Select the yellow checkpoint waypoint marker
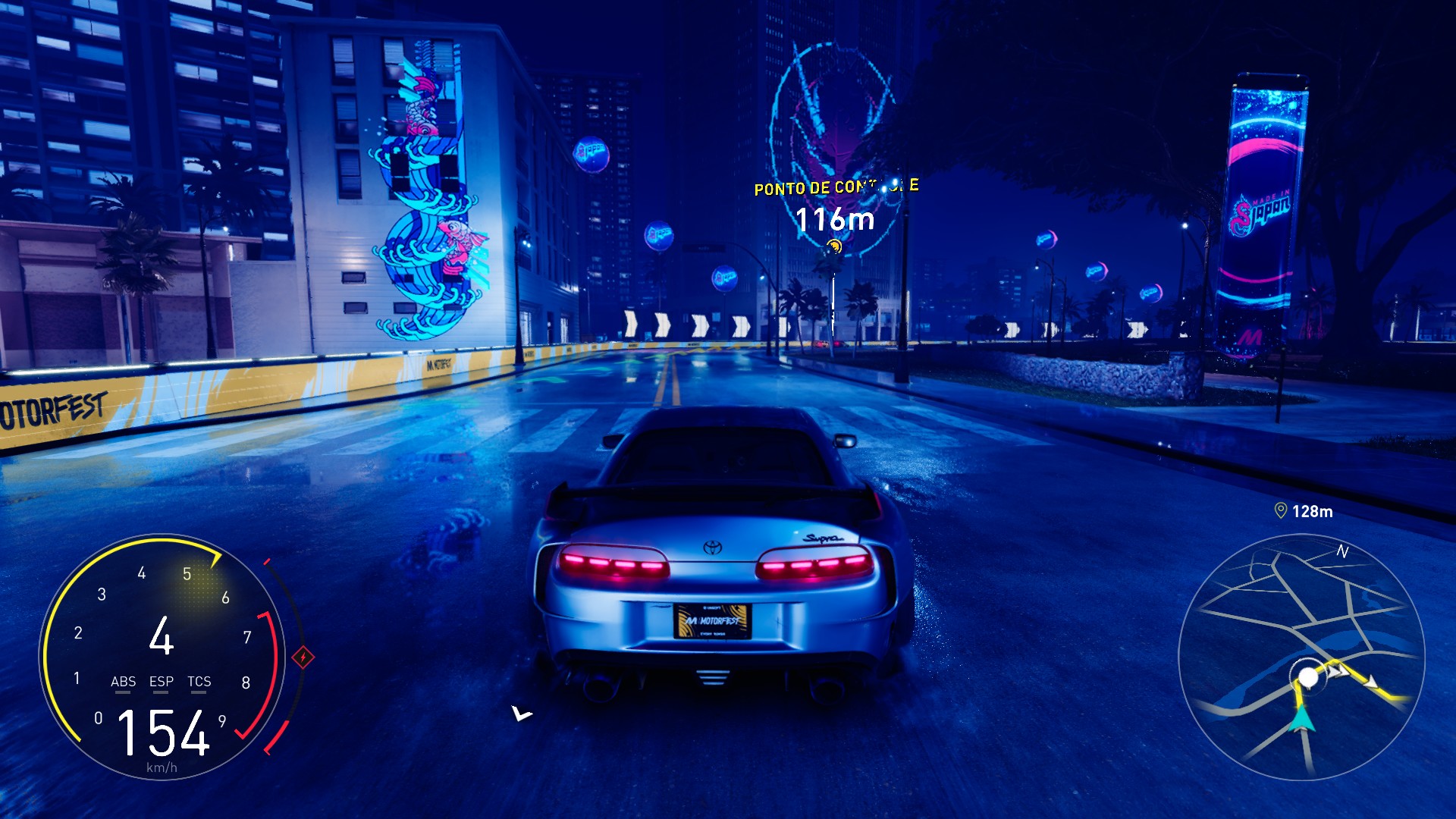 click(x=834, y=246)
